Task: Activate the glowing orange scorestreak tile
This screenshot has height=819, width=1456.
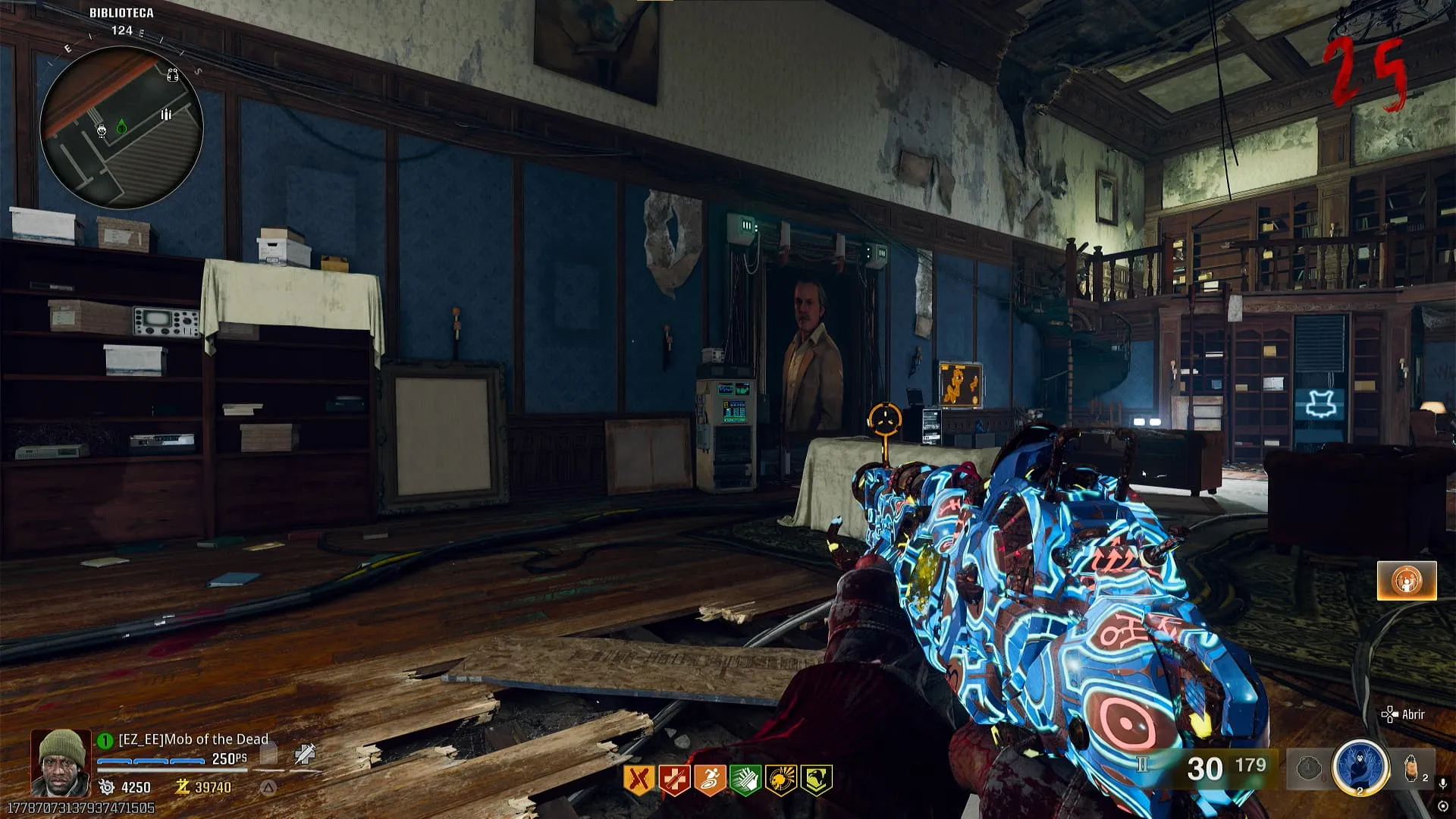Action: (1407, 581)
